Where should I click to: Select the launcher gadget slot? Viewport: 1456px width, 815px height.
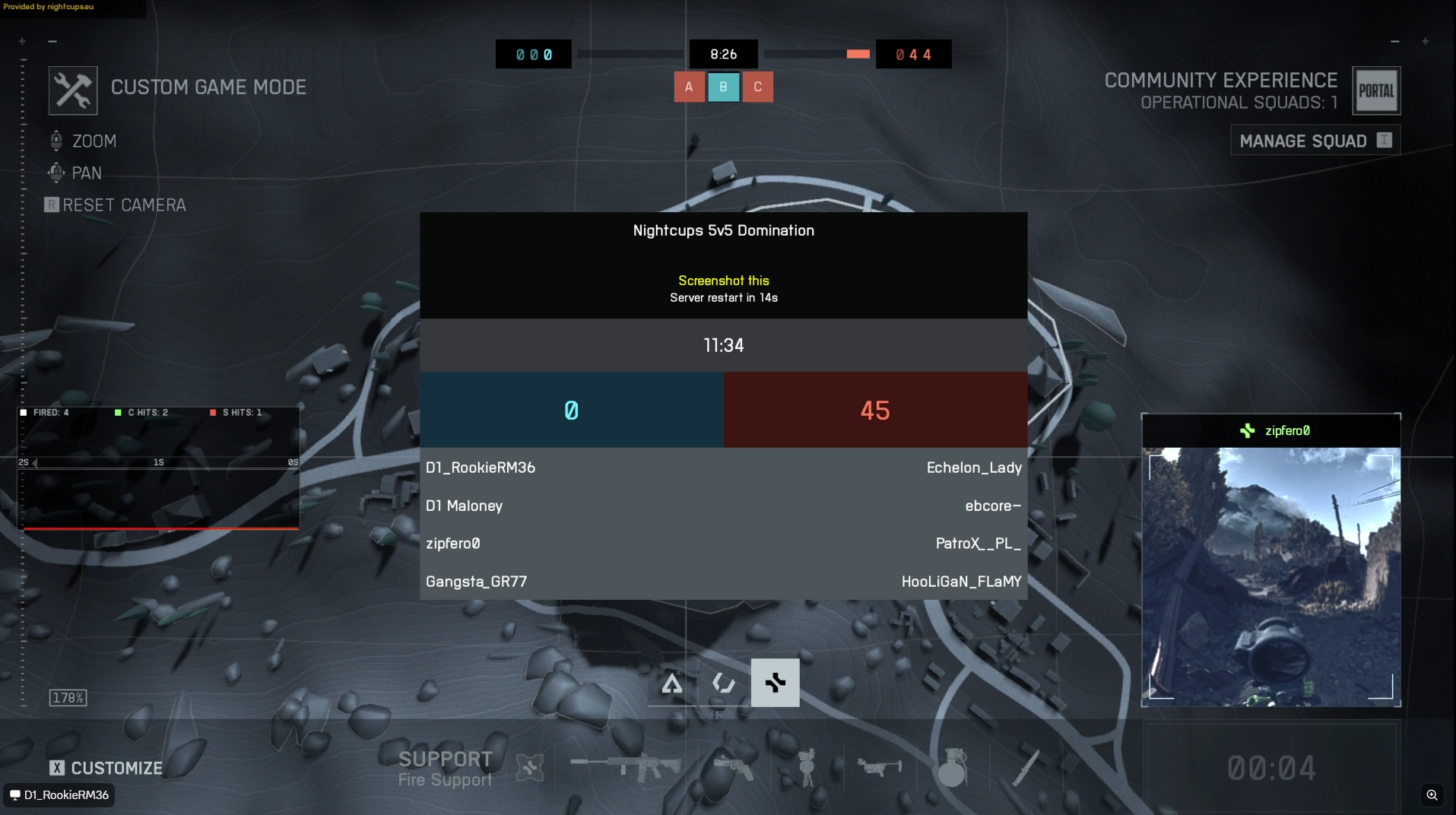tap(878, 768)
